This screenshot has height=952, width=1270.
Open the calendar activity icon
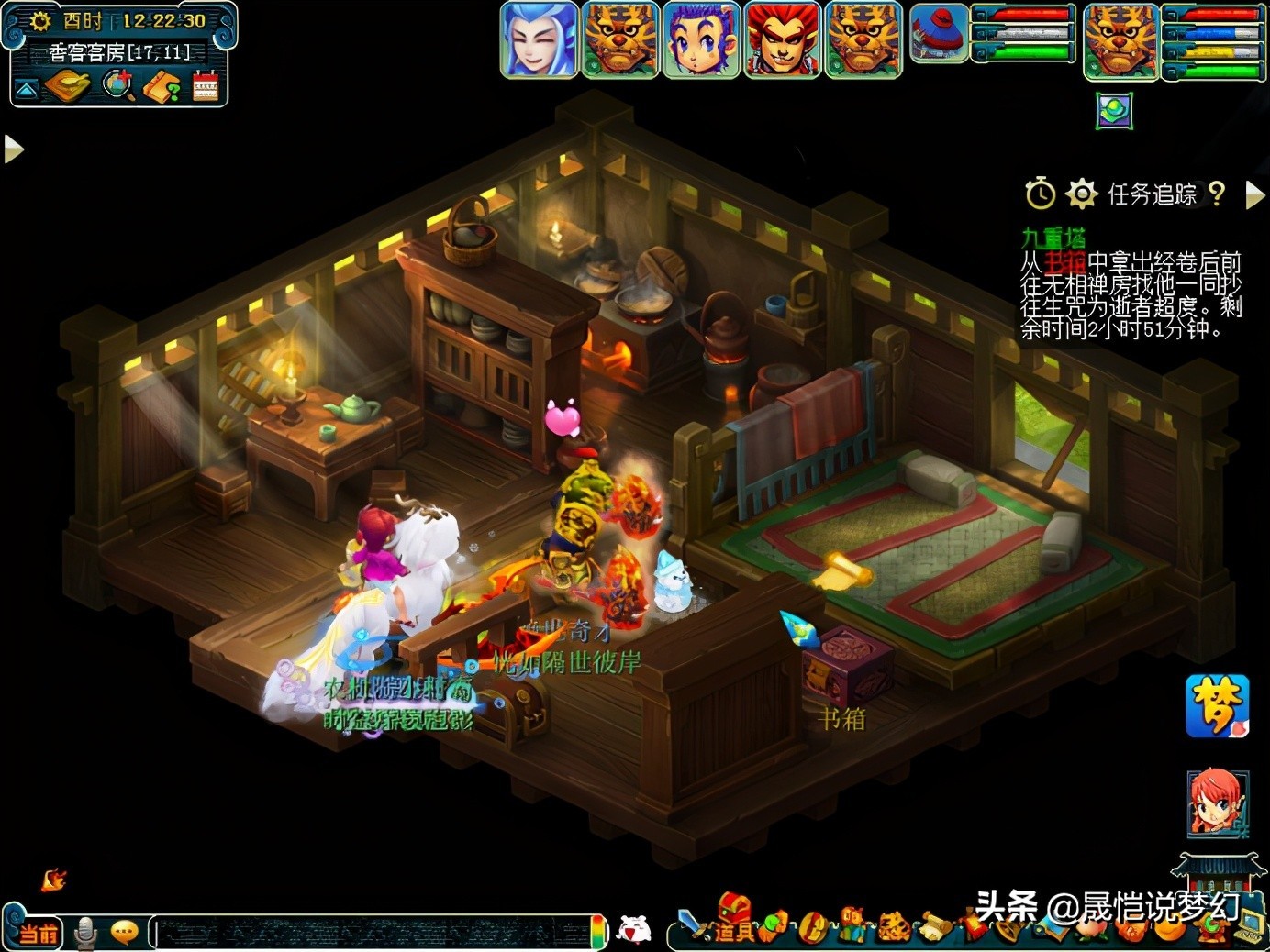[206, 86]
